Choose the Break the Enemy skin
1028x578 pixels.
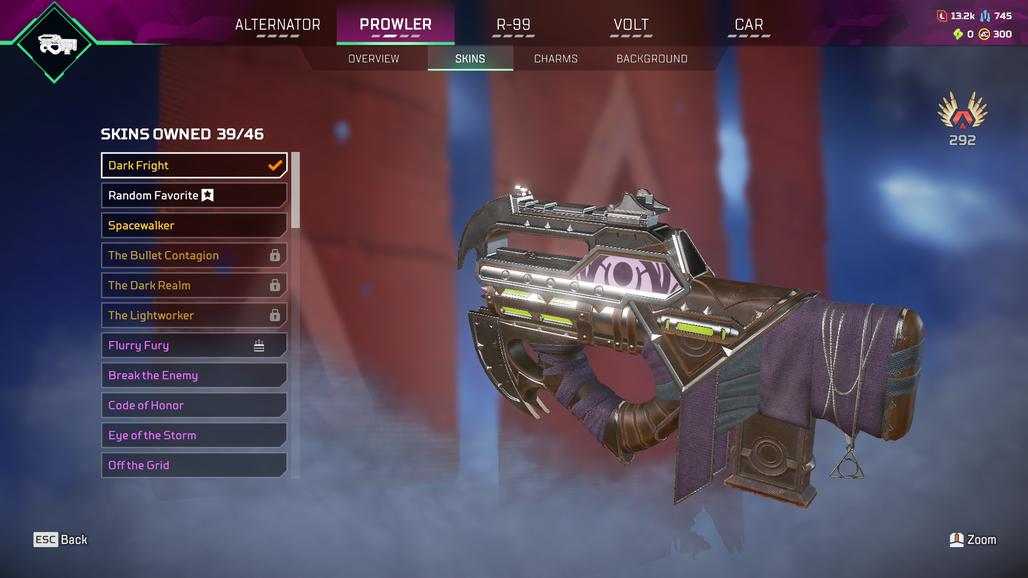pos(194,376)
